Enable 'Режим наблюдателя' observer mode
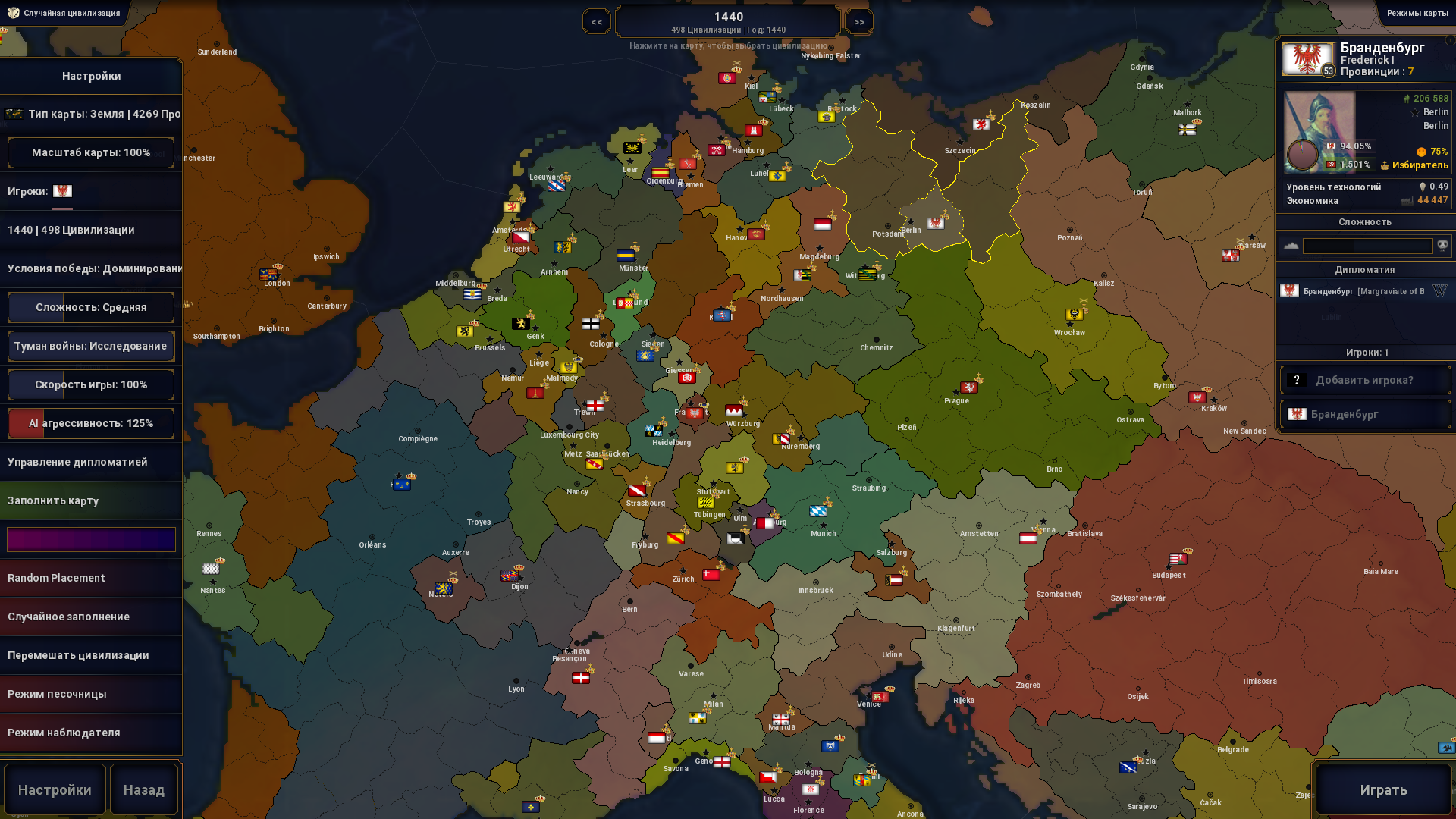 pyautogui.click(x=91, y=732)
